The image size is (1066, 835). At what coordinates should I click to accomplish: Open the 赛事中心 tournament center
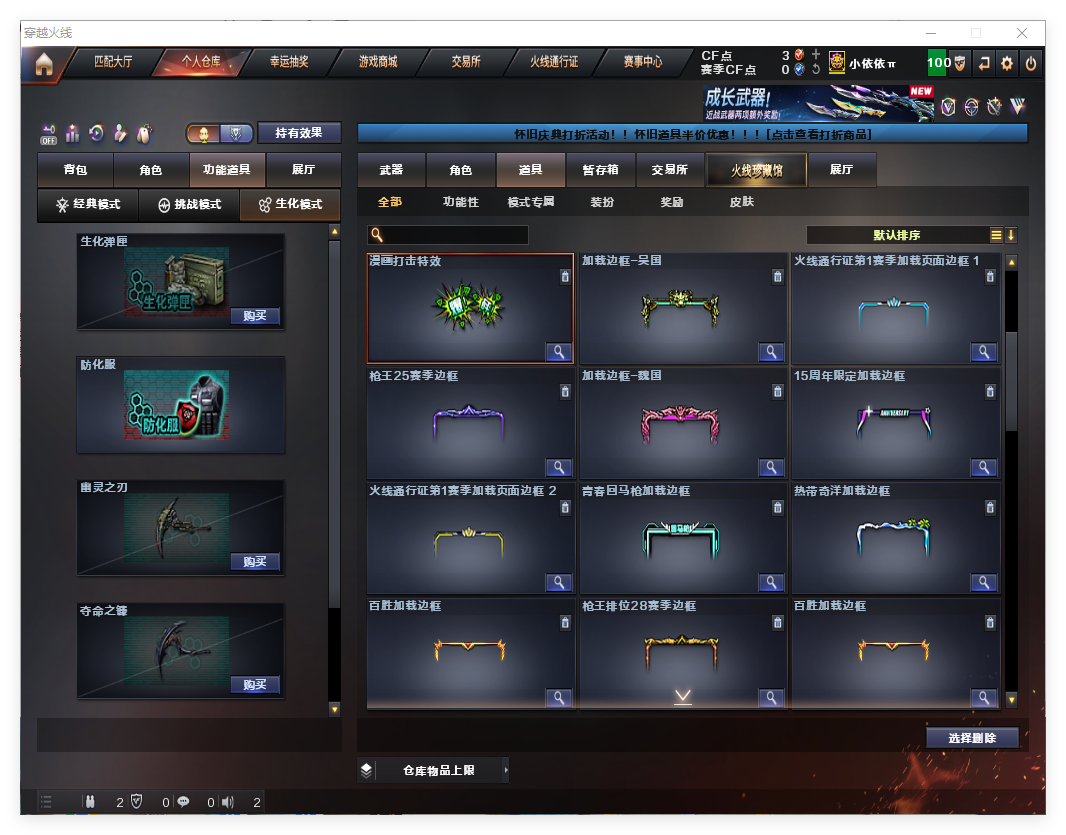pos(643,62)
